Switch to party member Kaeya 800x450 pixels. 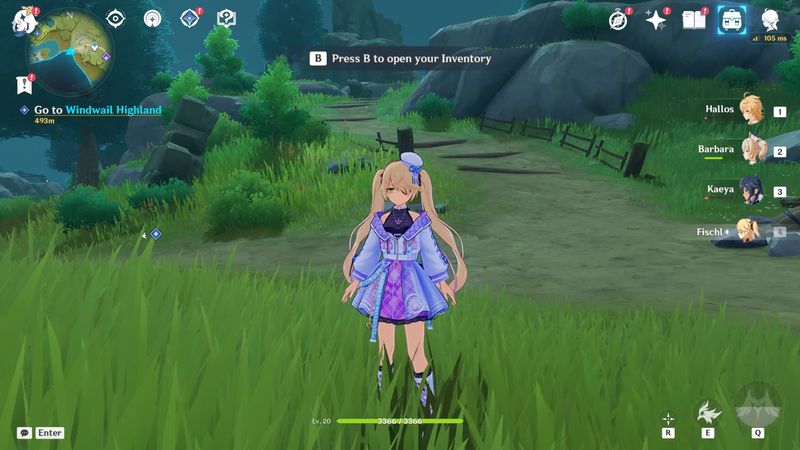click(750, 190)
